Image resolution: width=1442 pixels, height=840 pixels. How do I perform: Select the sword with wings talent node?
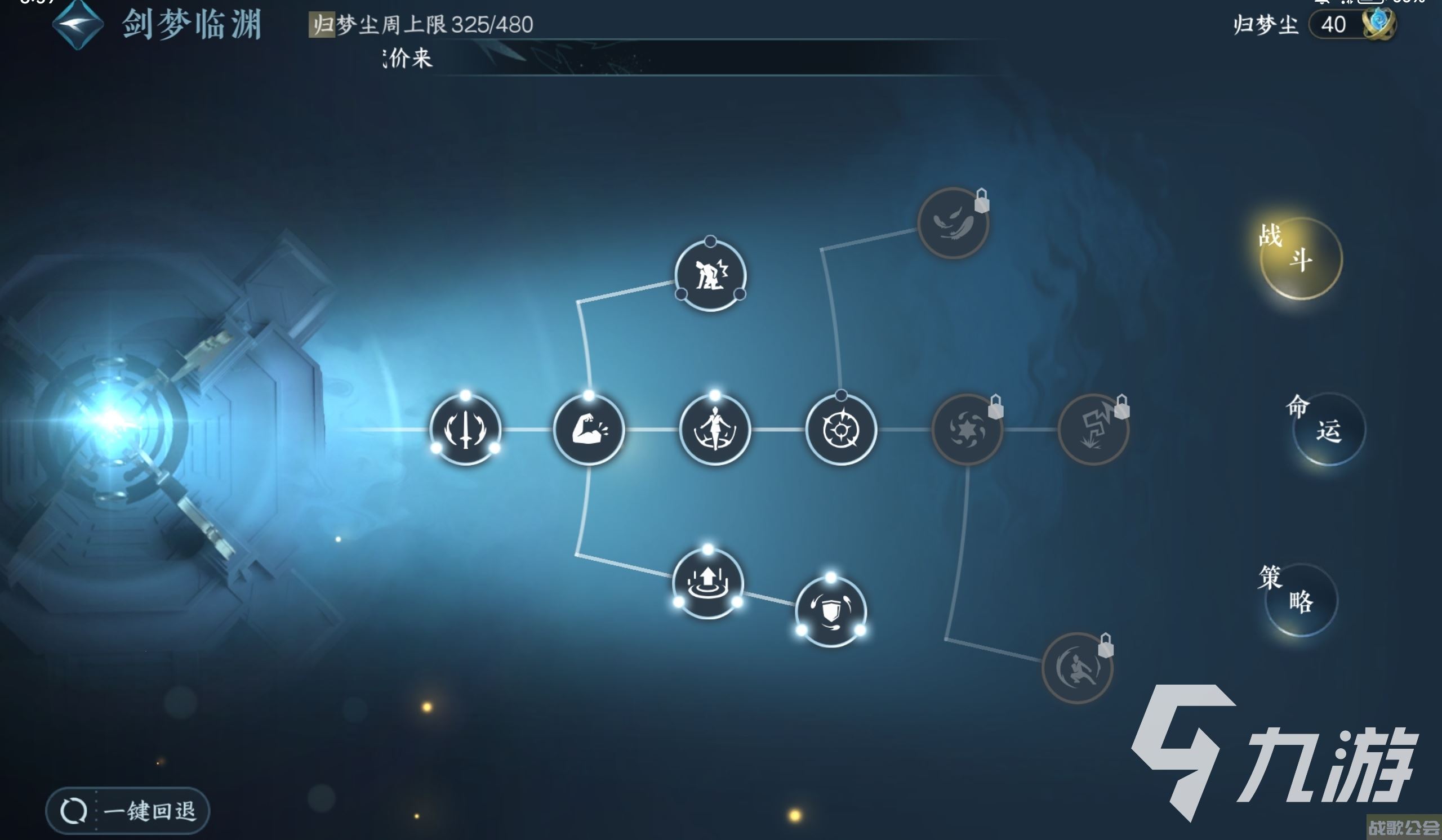(465, 430)
